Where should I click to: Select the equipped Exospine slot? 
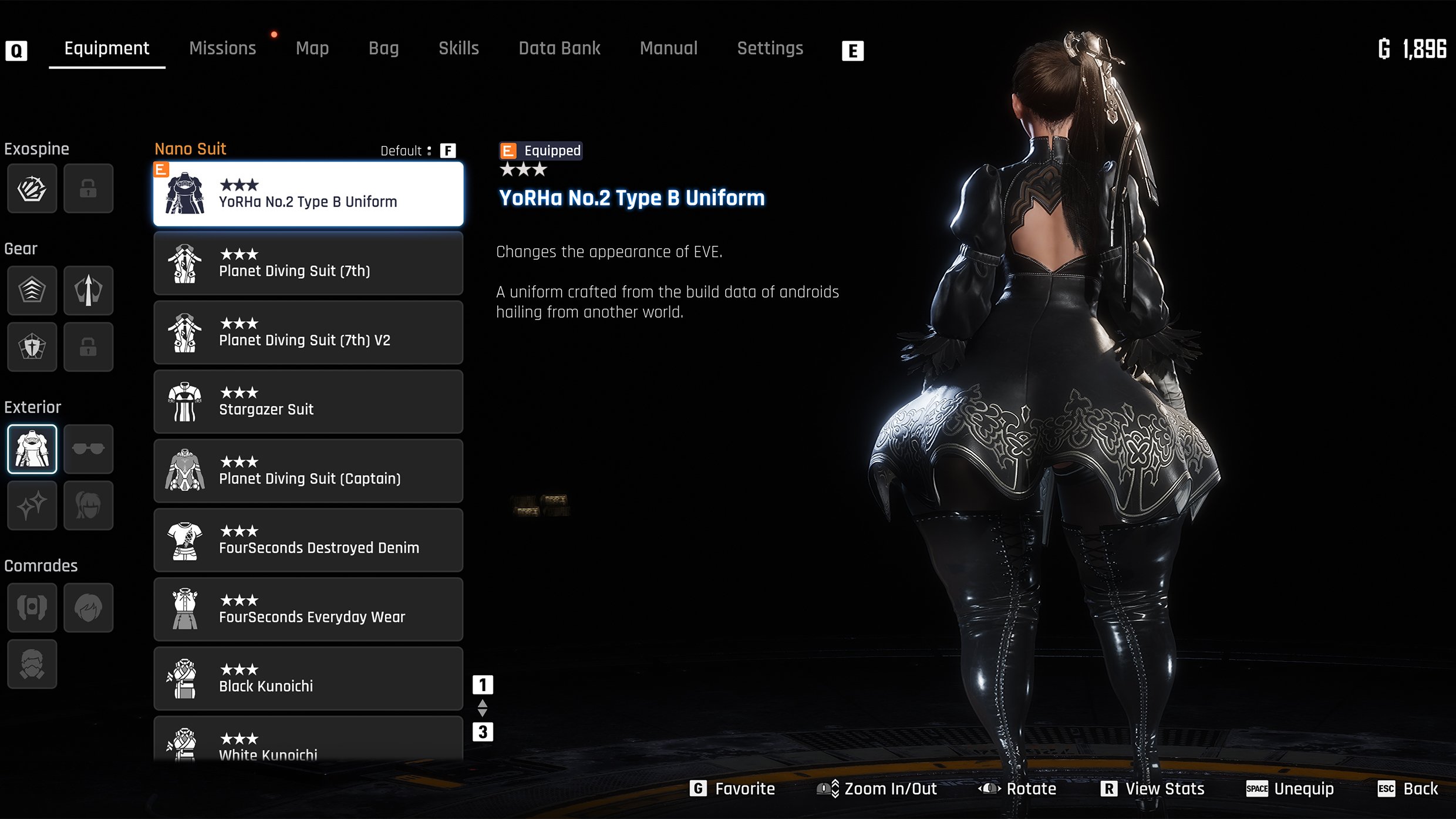coord(32,188)
